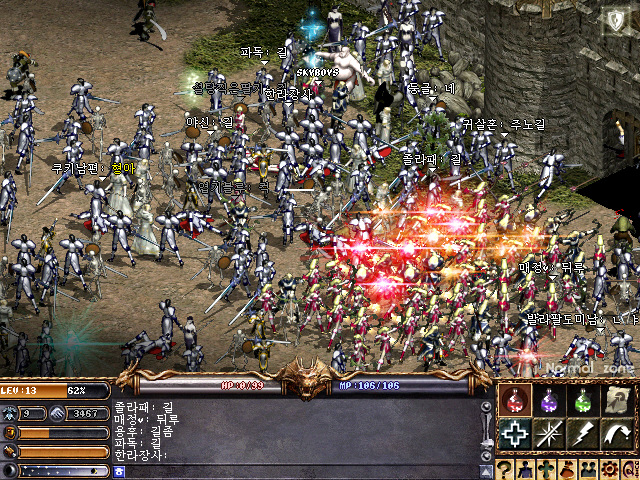
Task: Use the green potion
Action: (583, 401)
